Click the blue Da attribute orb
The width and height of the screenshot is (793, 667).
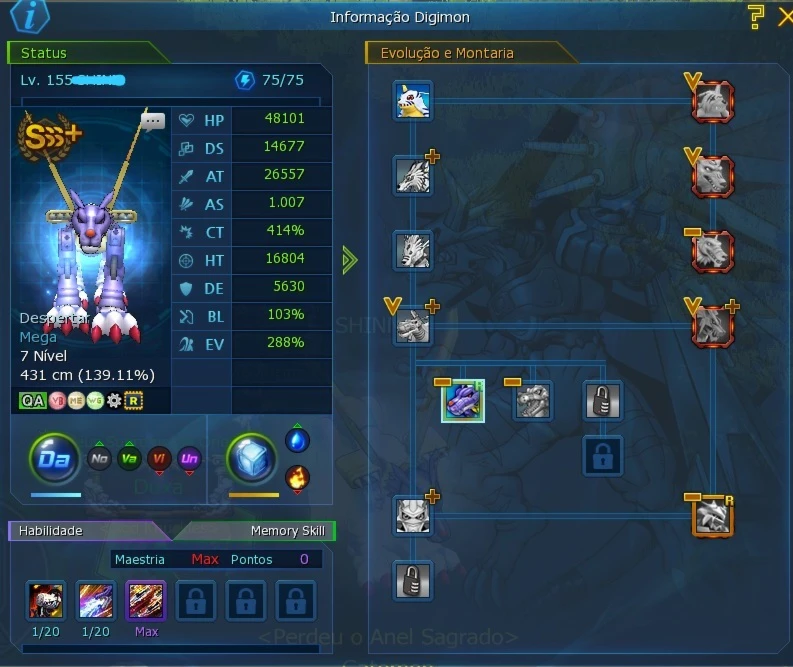tap(54, 460)
